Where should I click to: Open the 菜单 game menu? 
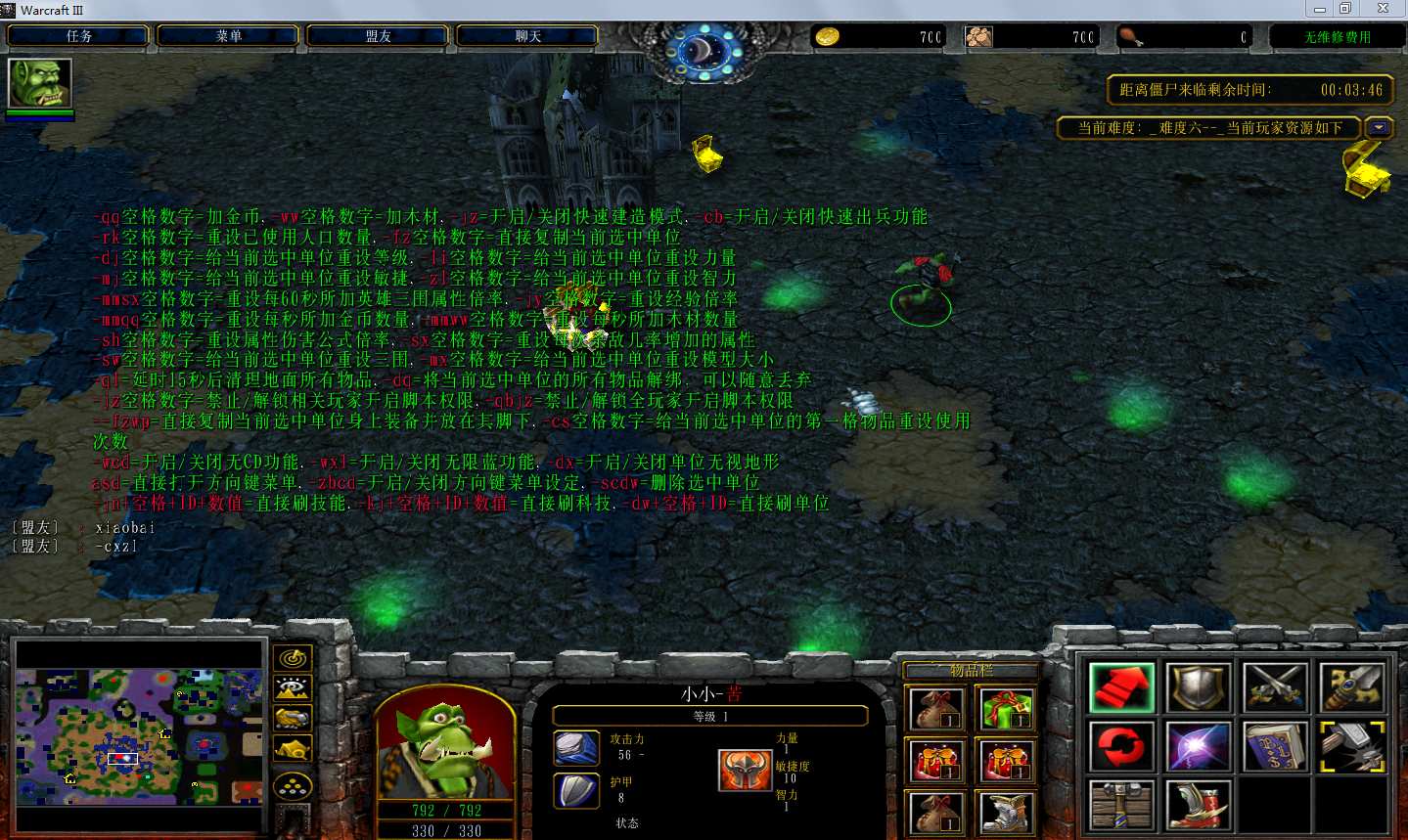[228, 36]
